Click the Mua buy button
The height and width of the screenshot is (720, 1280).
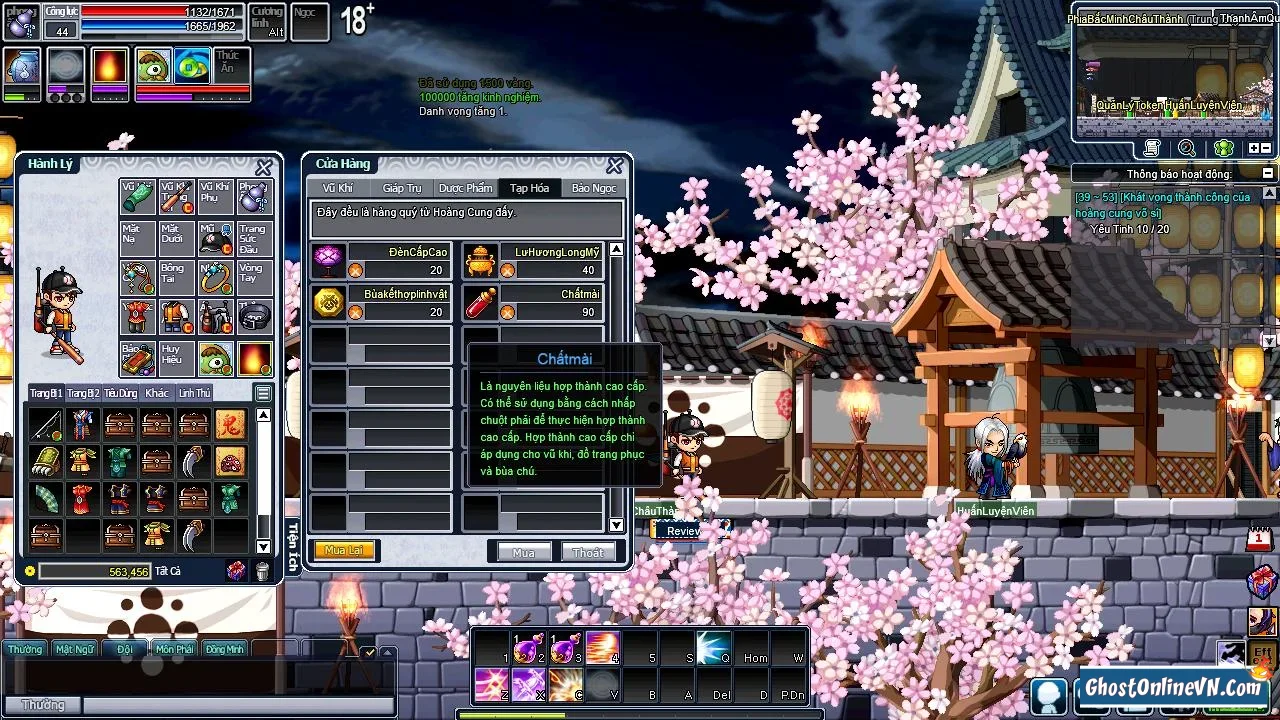pos(523,552)
